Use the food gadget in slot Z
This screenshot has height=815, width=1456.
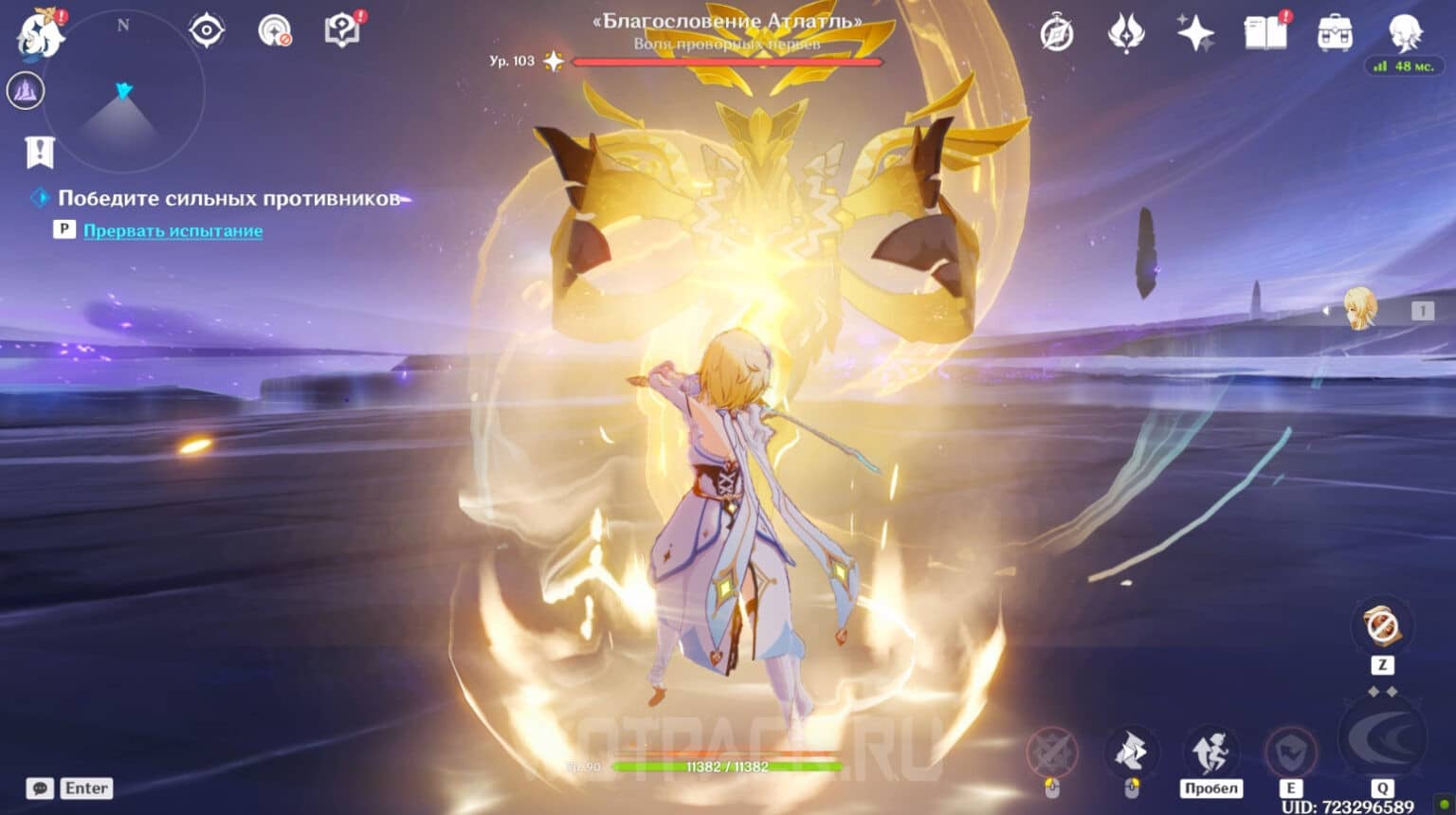click(x=1381, y=625)
